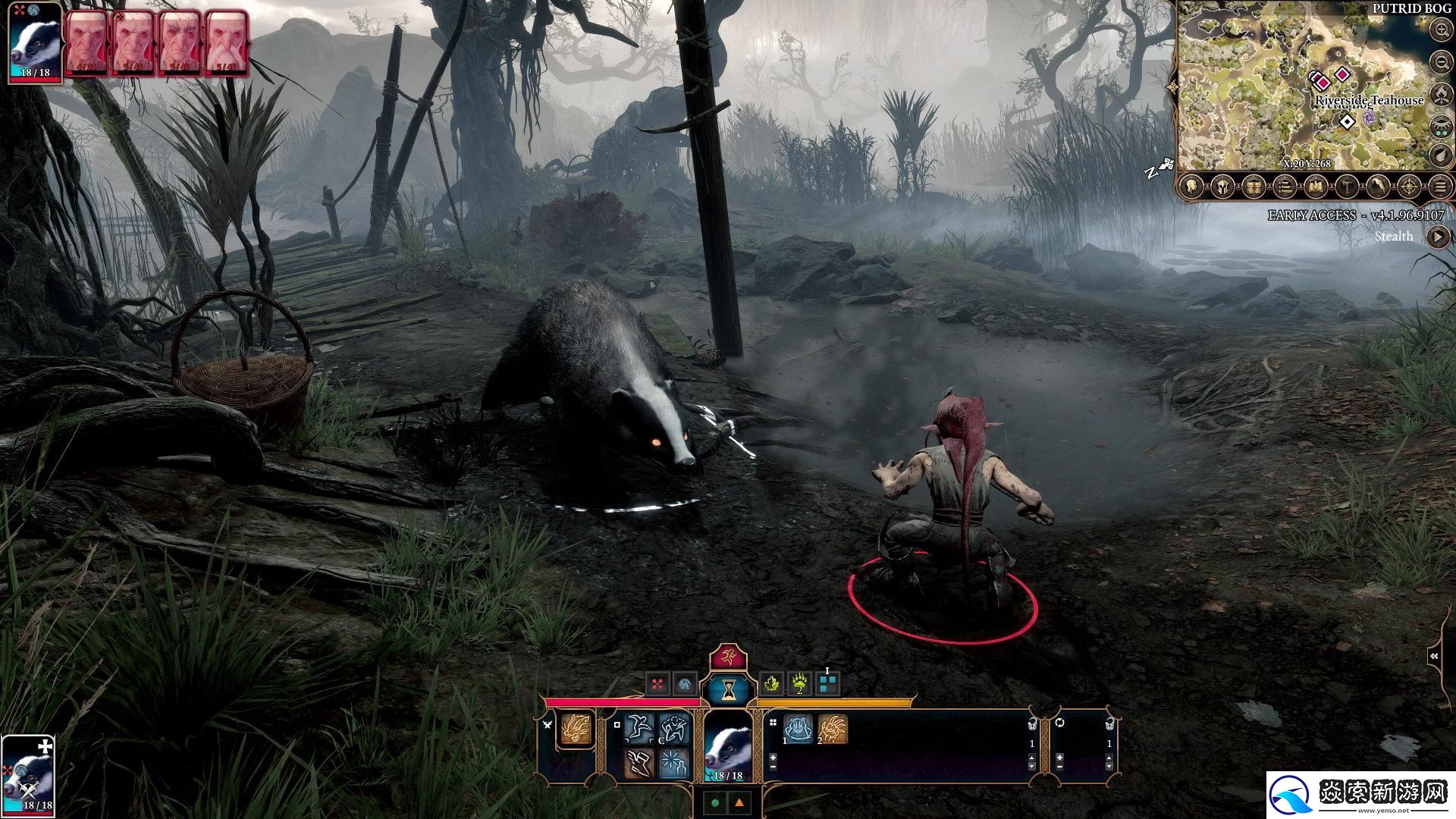Image resolution: width=1456 pixels, height=819 pixels.
Task: Activate the Dash action icon
Action: tap(639, 729)
